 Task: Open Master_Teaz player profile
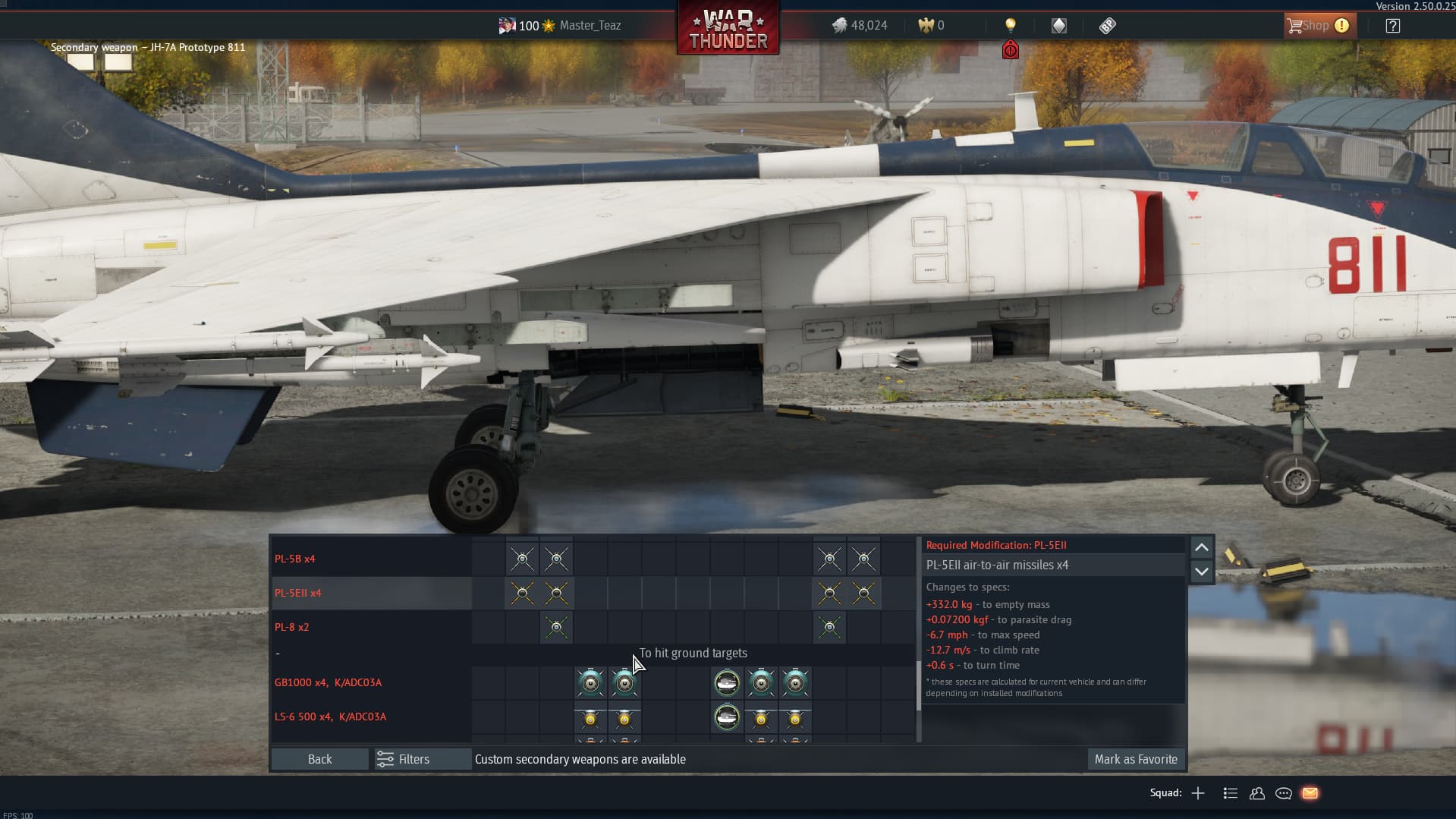590,26
